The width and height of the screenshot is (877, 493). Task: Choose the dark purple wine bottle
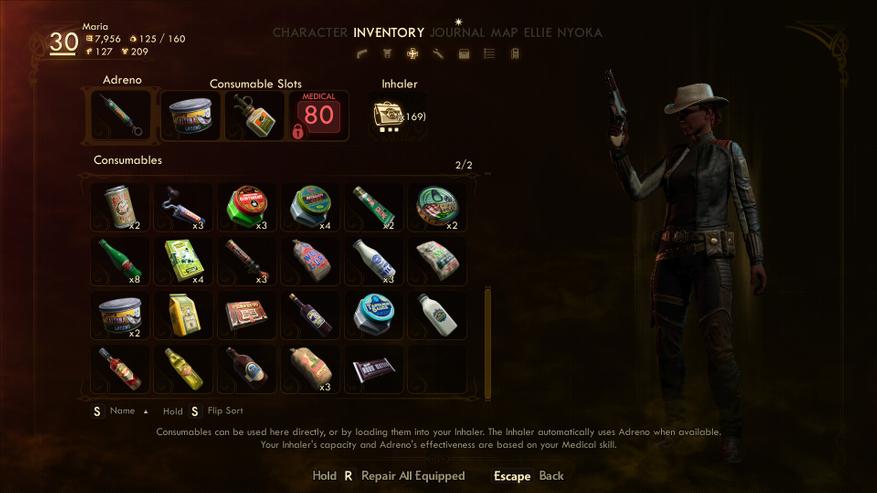click(x=311, y=315)
